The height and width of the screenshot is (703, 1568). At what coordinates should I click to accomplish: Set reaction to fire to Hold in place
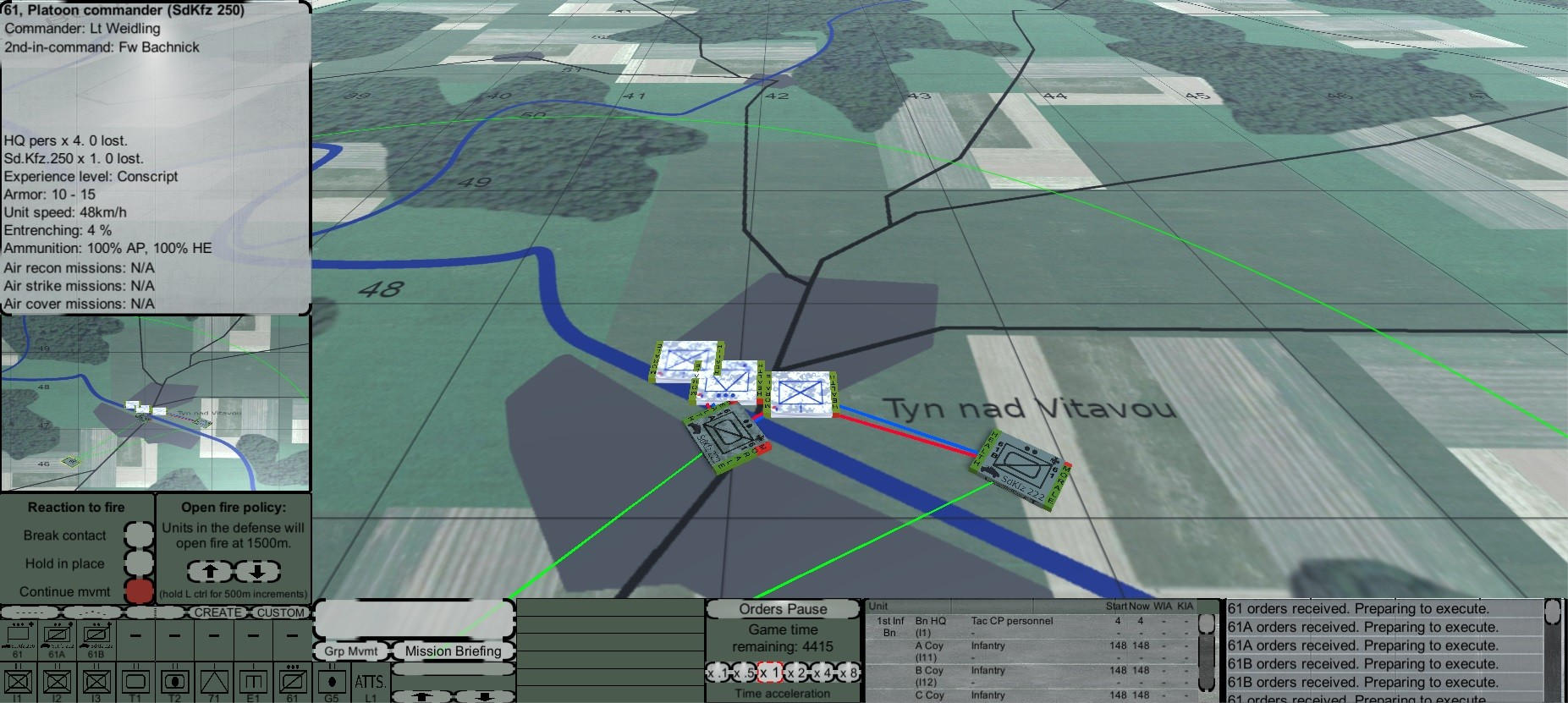click(138, 563)
